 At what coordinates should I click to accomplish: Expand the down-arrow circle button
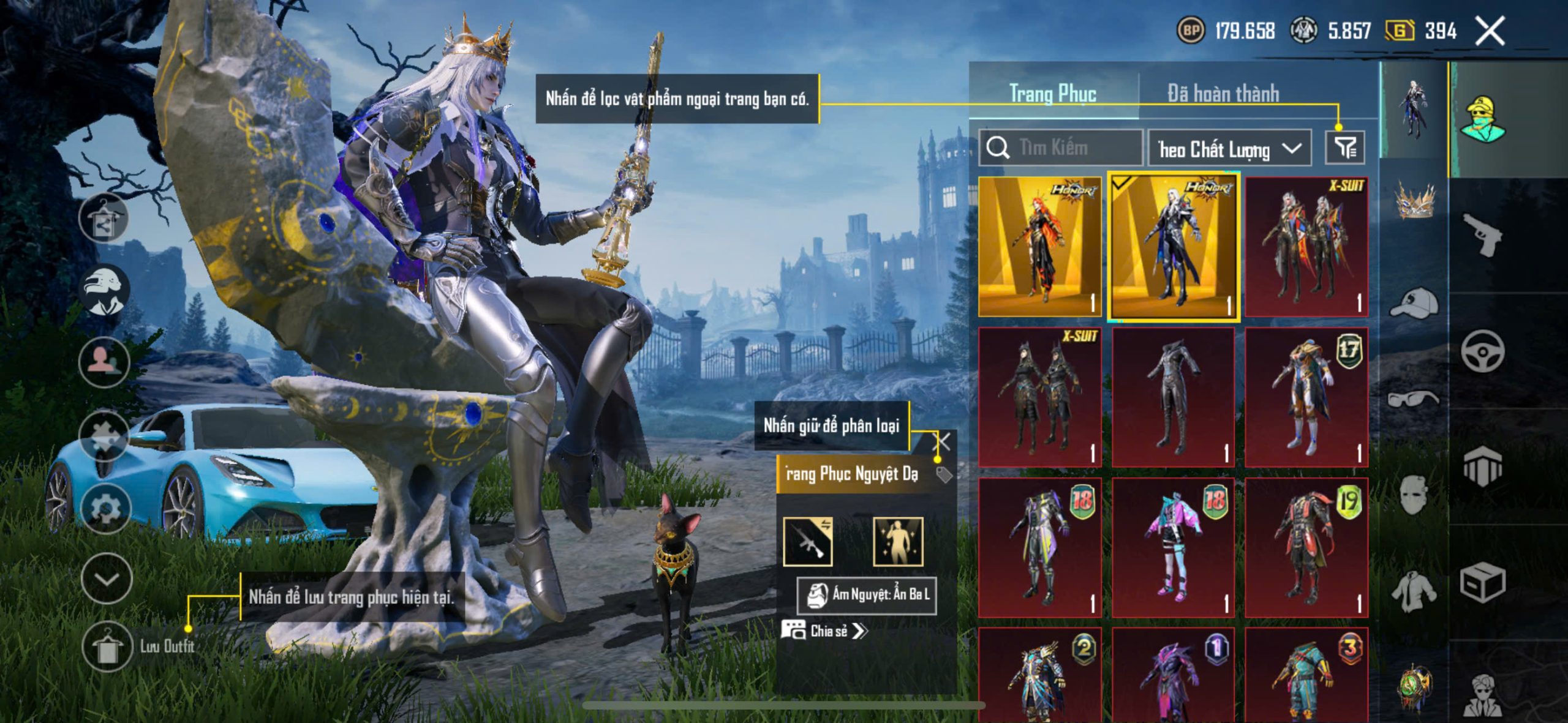107,579
